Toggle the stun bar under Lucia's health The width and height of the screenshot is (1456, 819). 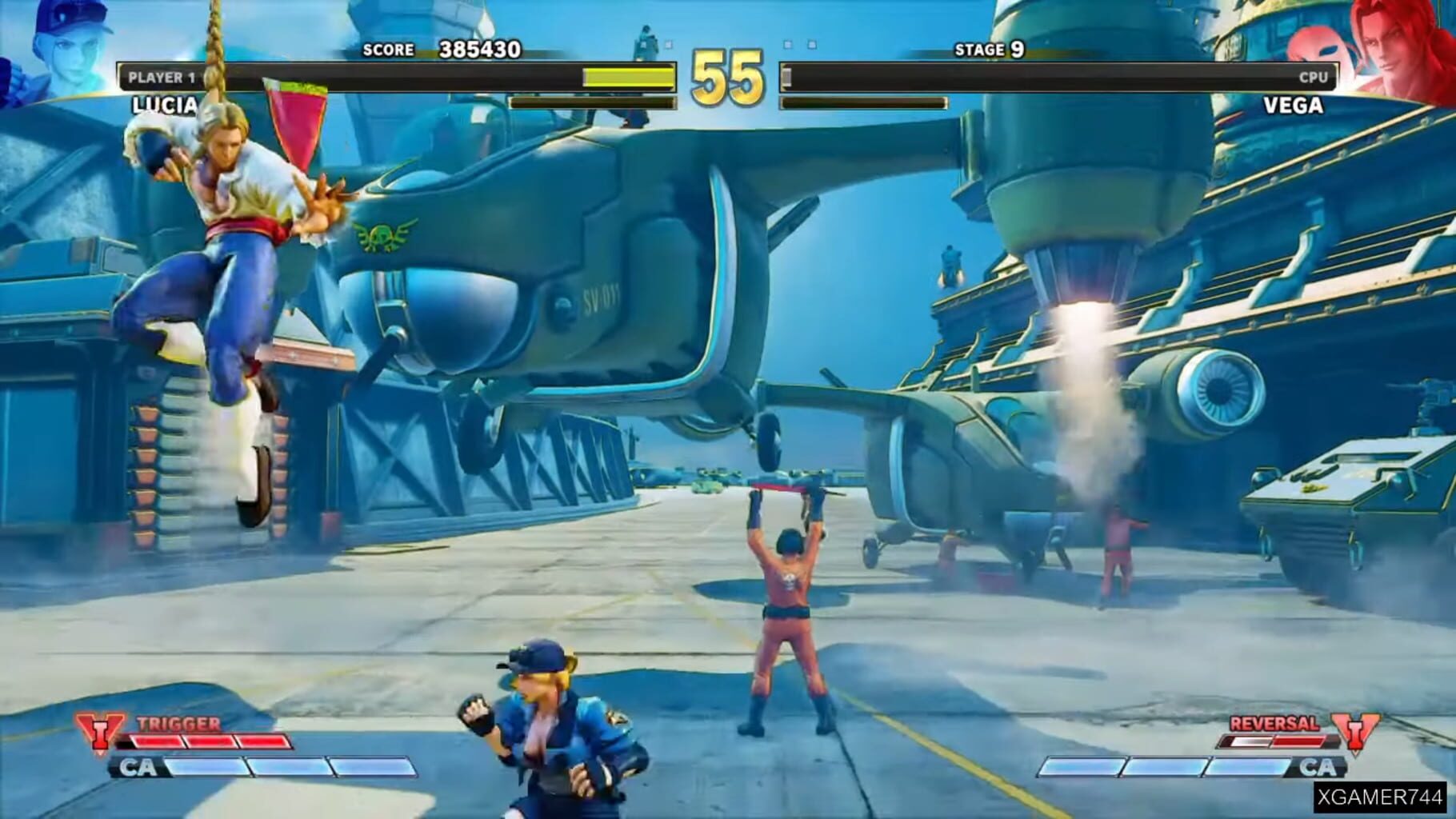click(x=592, y=104)
